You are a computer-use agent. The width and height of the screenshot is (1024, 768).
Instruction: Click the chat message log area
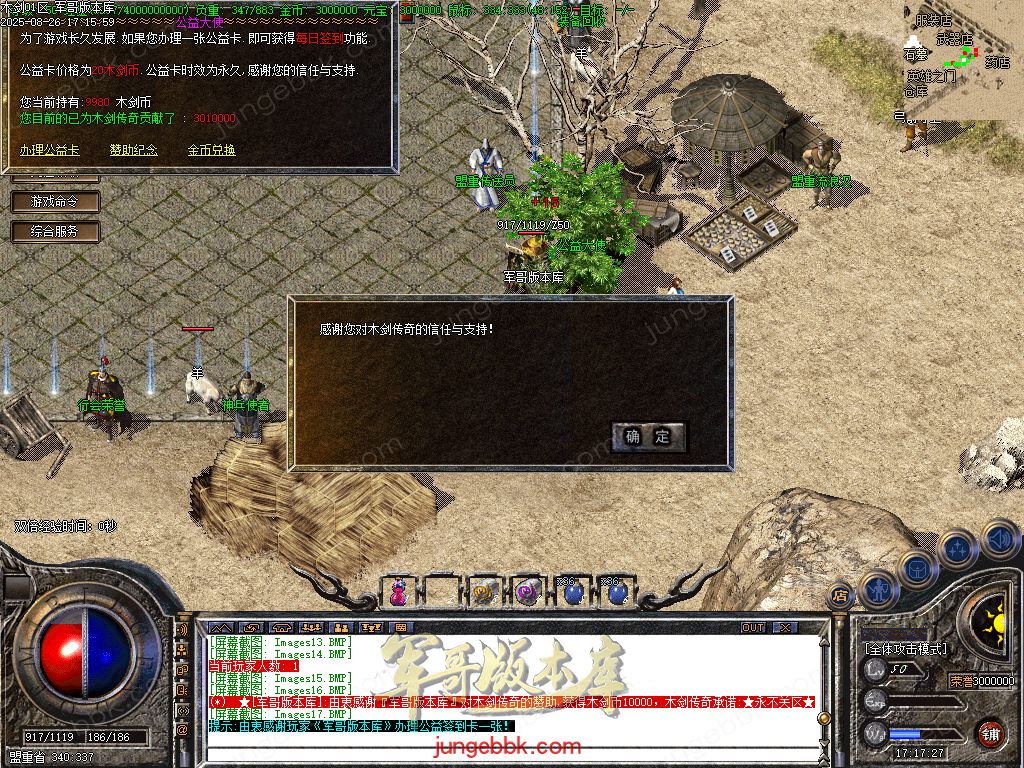pos(510,680)
